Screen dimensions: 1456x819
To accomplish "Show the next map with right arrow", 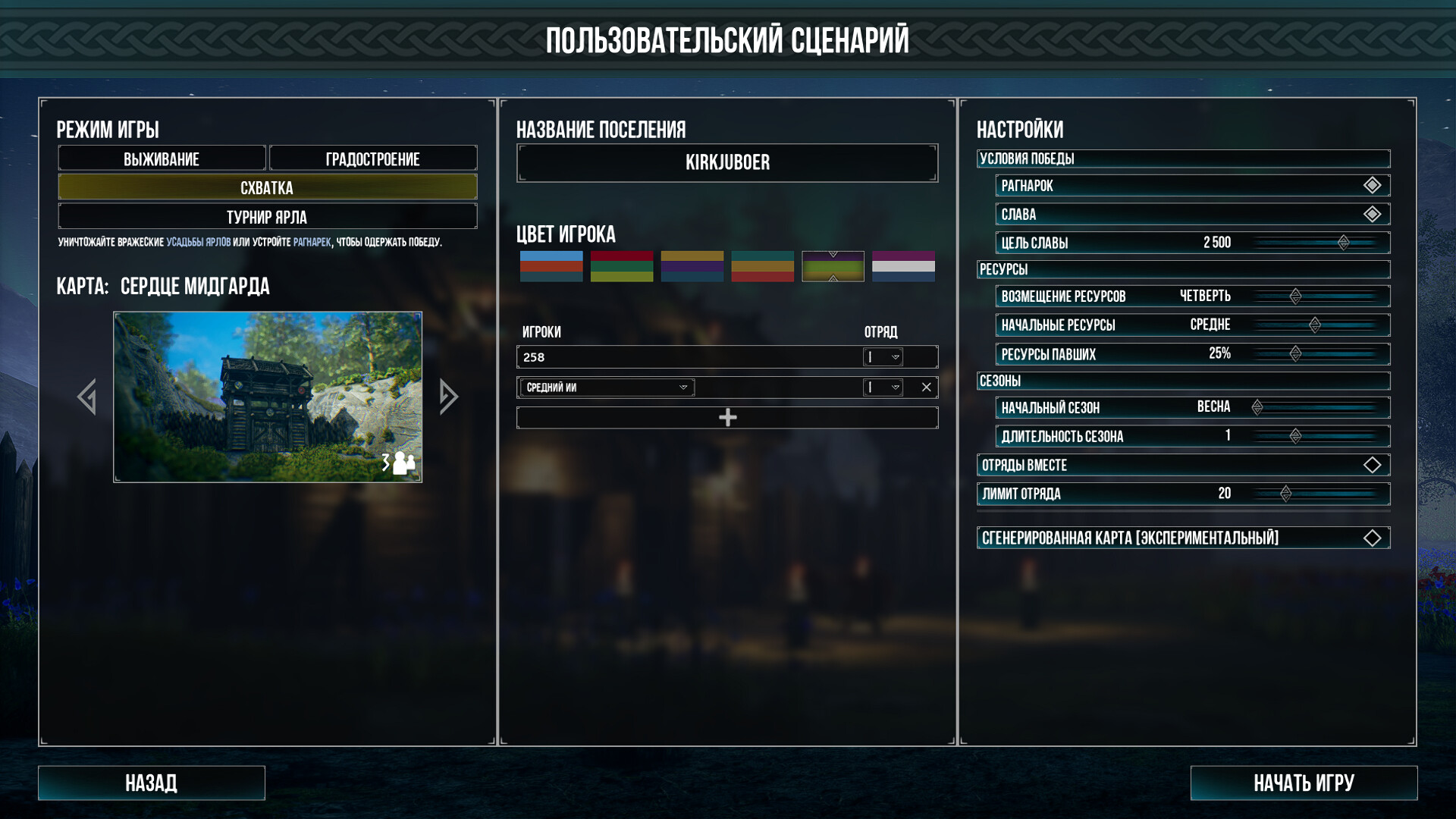I will 448,397.
